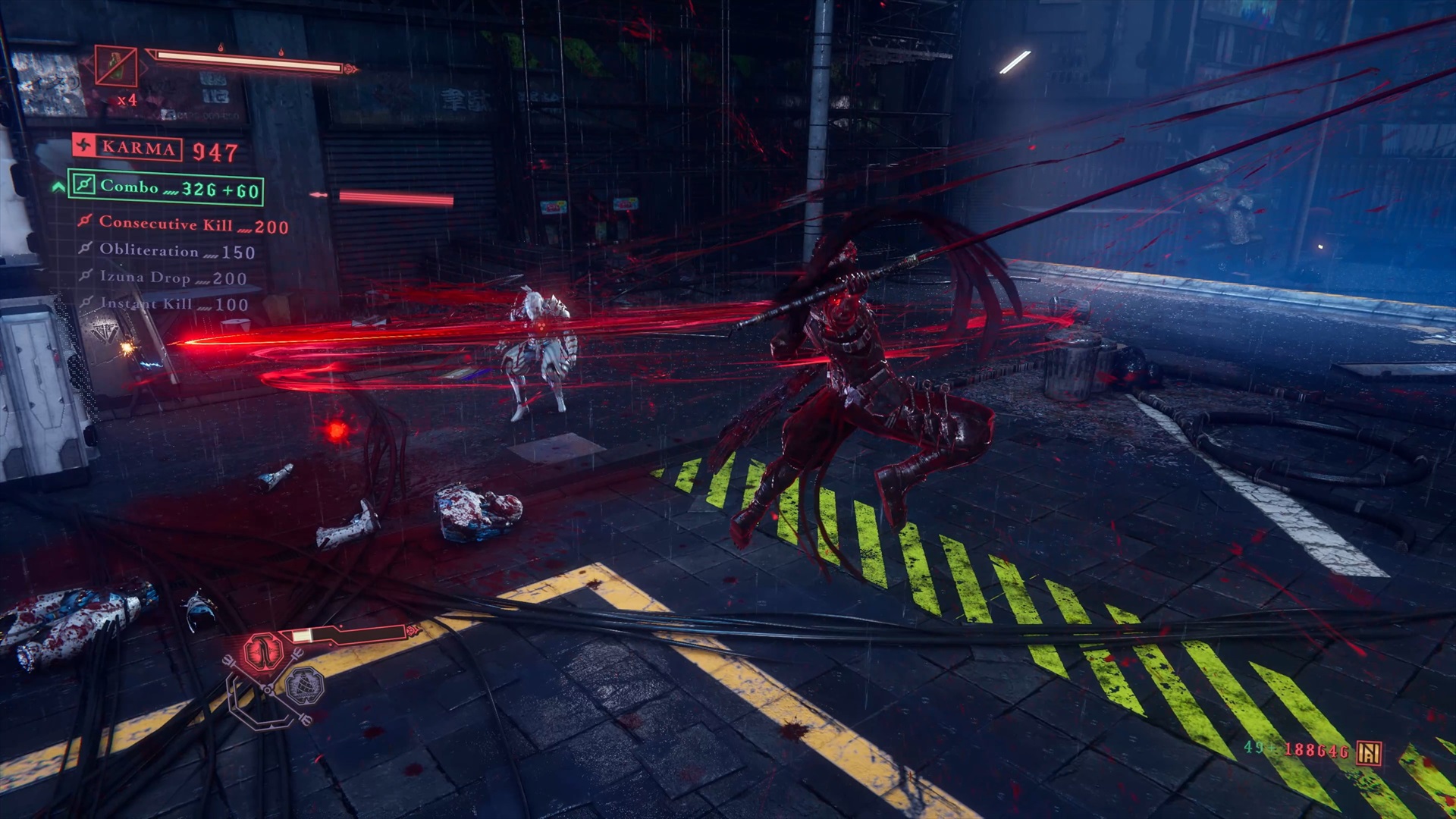Switch to the grey drill weapon icon
Image resolution: width=1456 pixels, height=819 pixels.
[x=306, y=686]
